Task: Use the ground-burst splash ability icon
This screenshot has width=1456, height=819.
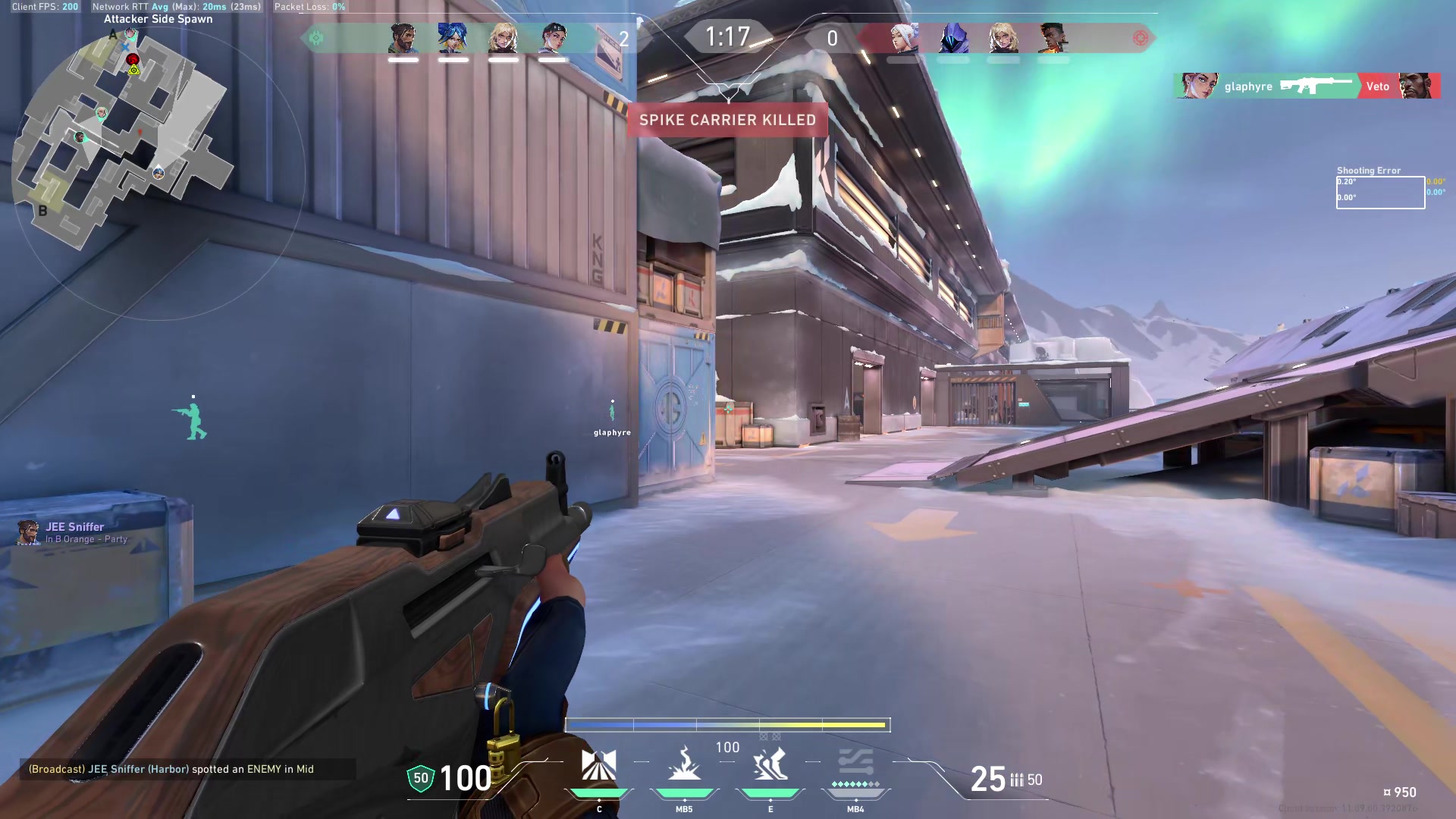Action: coord(684,764)
